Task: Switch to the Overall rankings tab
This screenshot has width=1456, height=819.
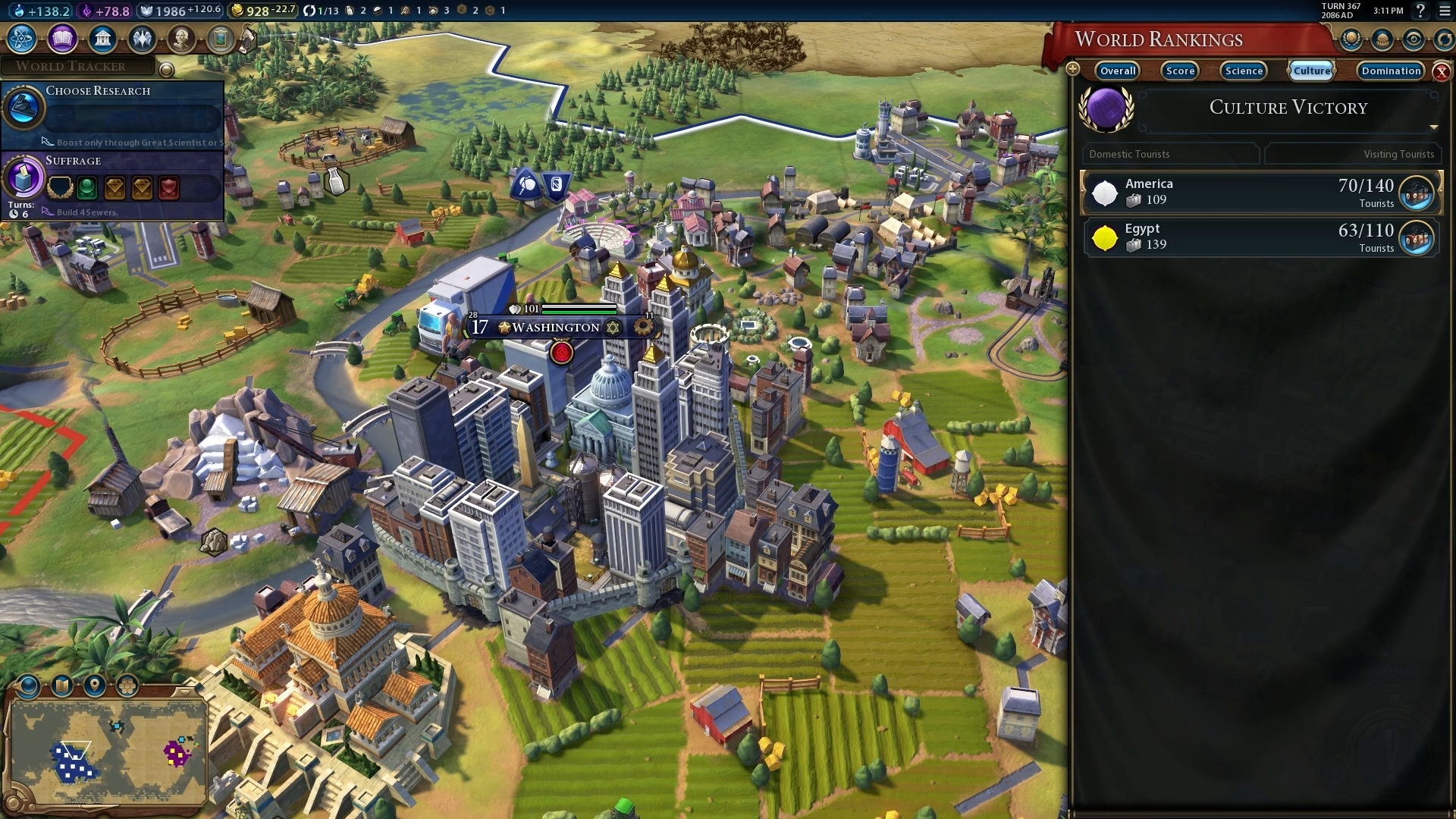Action: coord(1118,71)
